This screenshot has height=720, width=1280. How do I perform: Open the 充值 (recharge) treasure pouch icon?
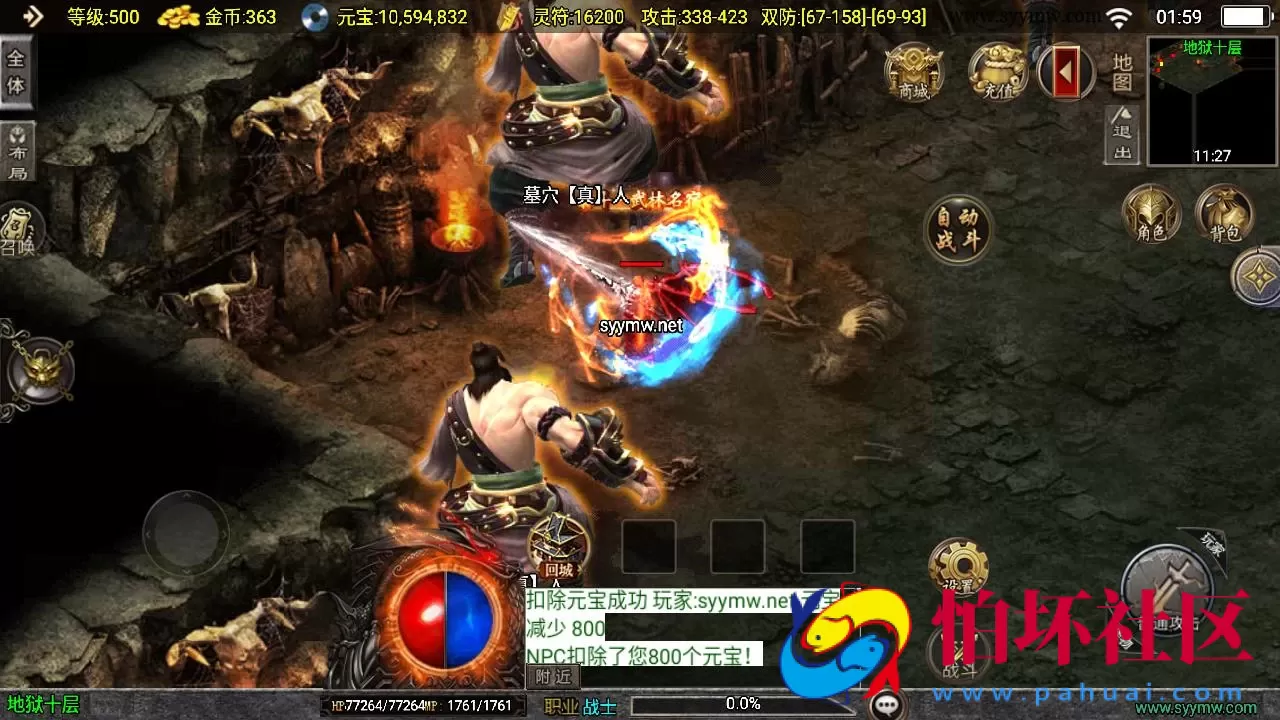pos(995,72)
